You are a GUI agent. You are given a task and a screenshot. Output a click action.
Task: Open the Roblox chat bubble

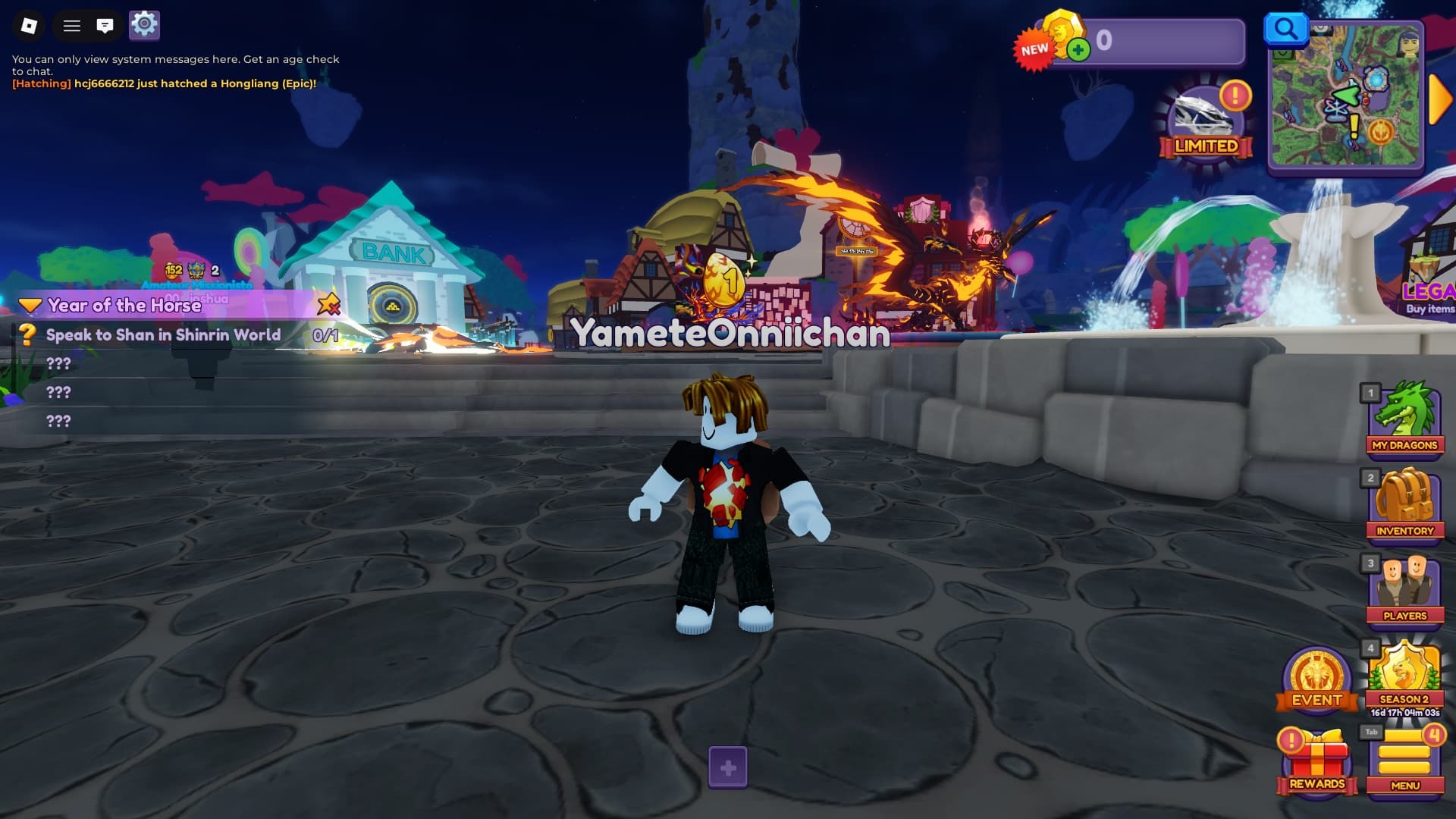(x=106, y=25)
